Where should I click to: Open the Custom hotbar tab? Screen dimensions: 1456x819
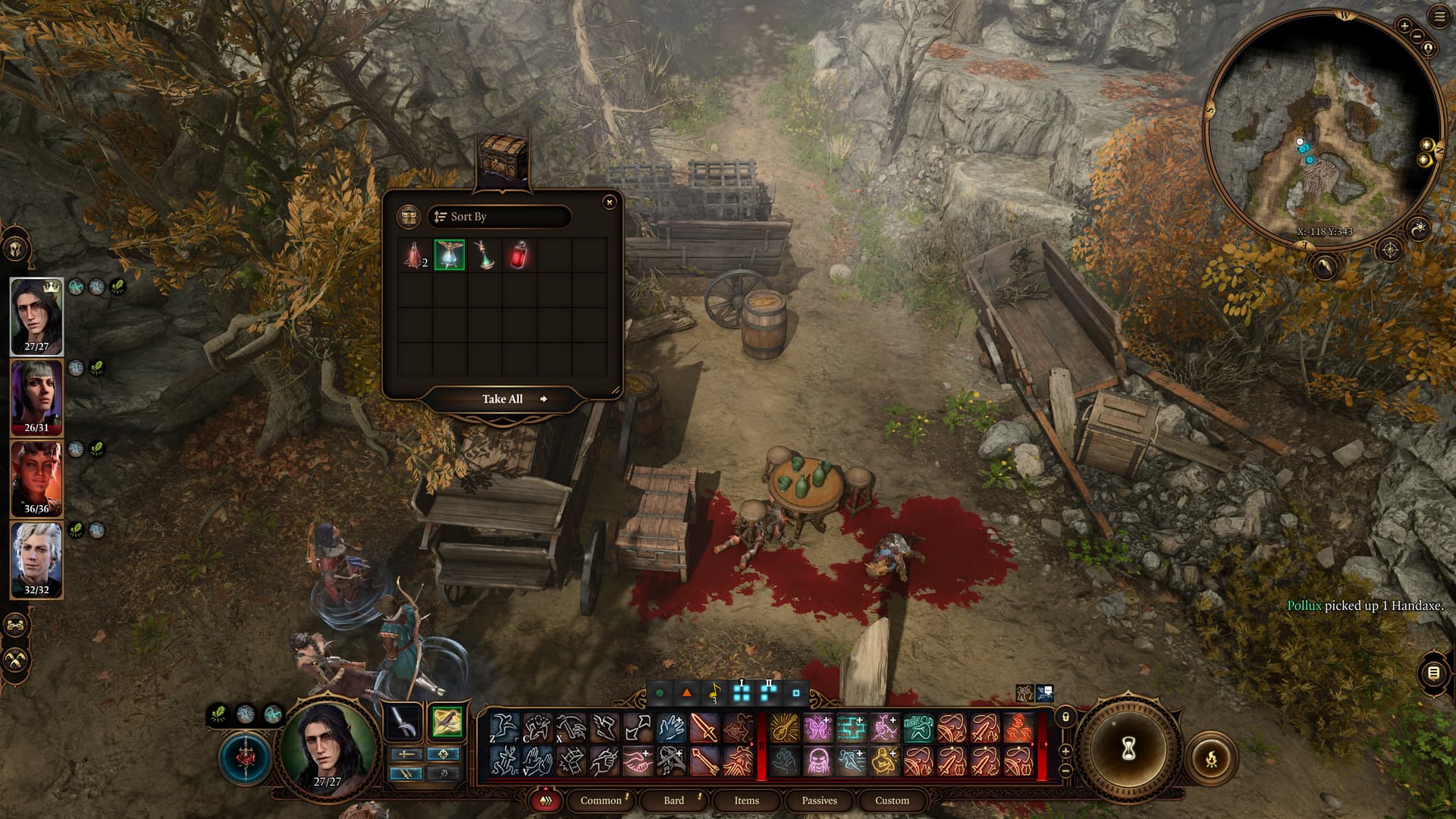892,800
